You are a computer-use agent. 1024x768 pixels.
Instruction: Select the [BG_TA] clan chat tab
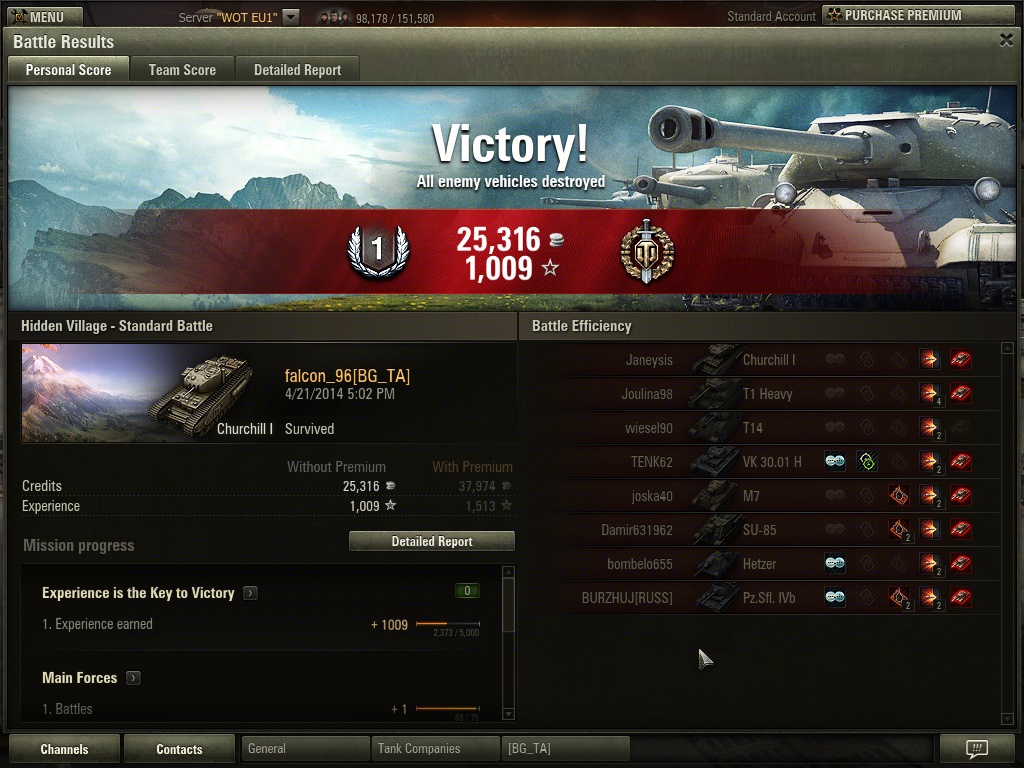coord(565,748)
